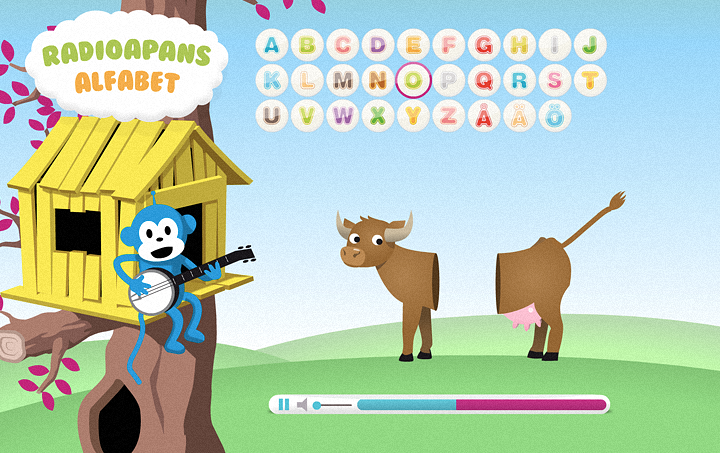Screen dimensions: 720x453
Task: Pick the letter Z bubble
Action: coord(449,115)
